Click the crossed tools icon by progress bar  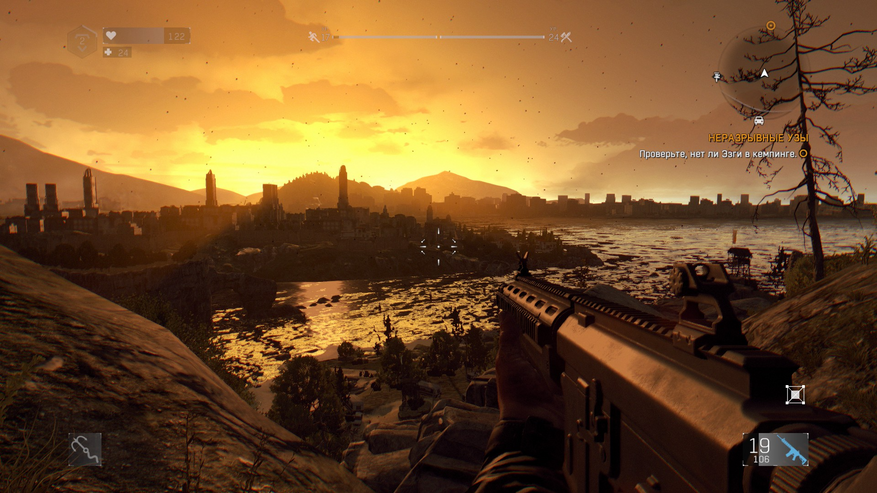tap(566, 37)
